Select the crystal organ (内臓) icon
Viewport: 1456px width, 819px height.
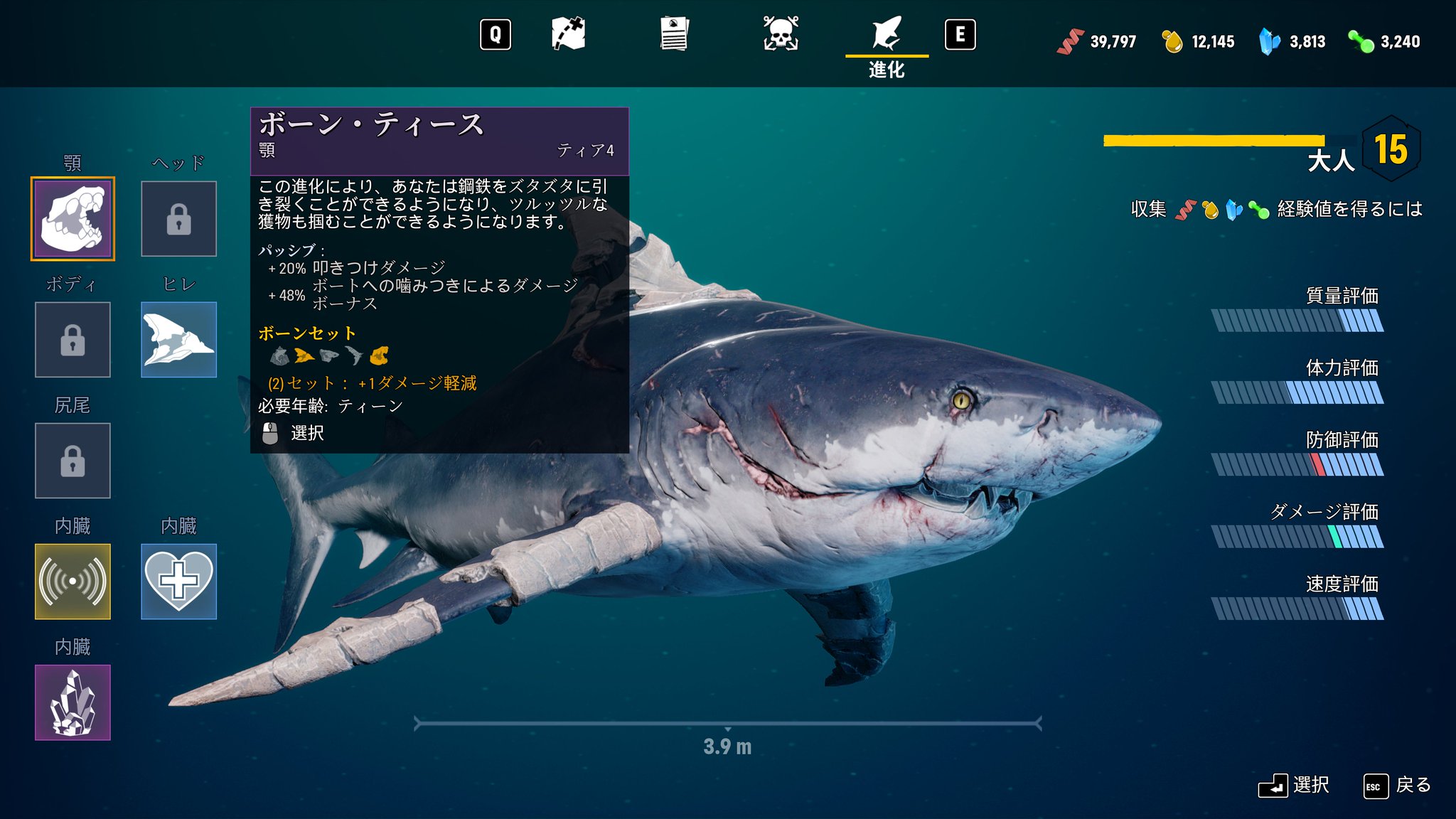point(72,702)
